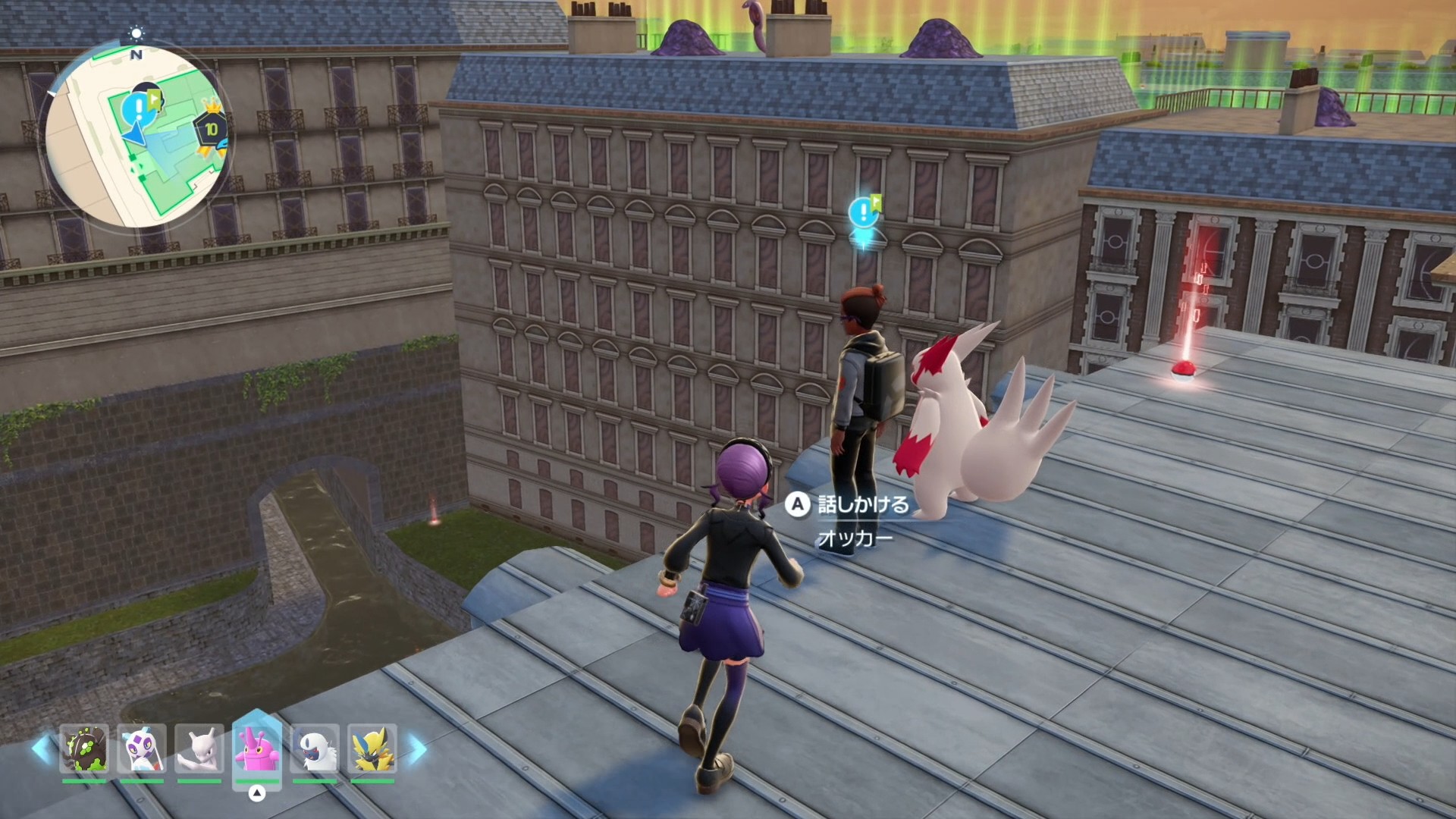This screenshot has width=1456, height=819.
Task: Click the right arrow beside the party bar
Action: [418, 749]
